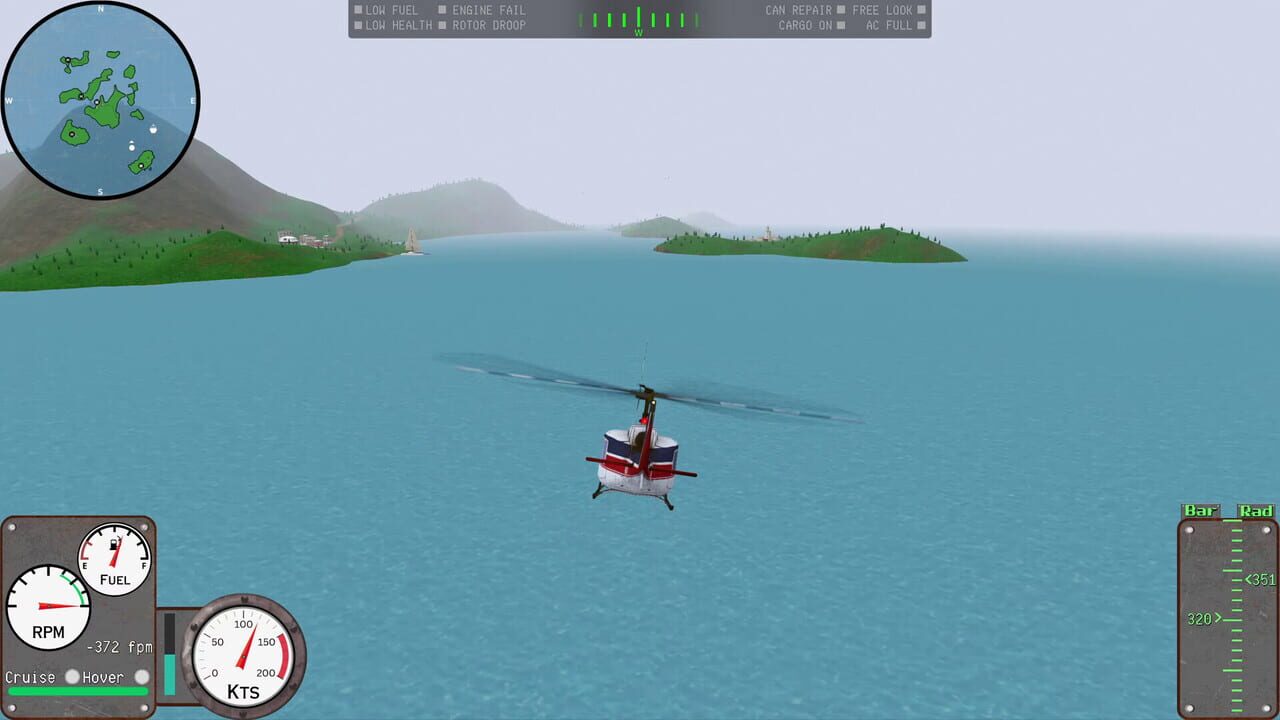The width and height of the screenshot is (1280, 720).
Task: Click the ENGINE FAIL status light
Action: pyautogui.click(x=478, y=9)
